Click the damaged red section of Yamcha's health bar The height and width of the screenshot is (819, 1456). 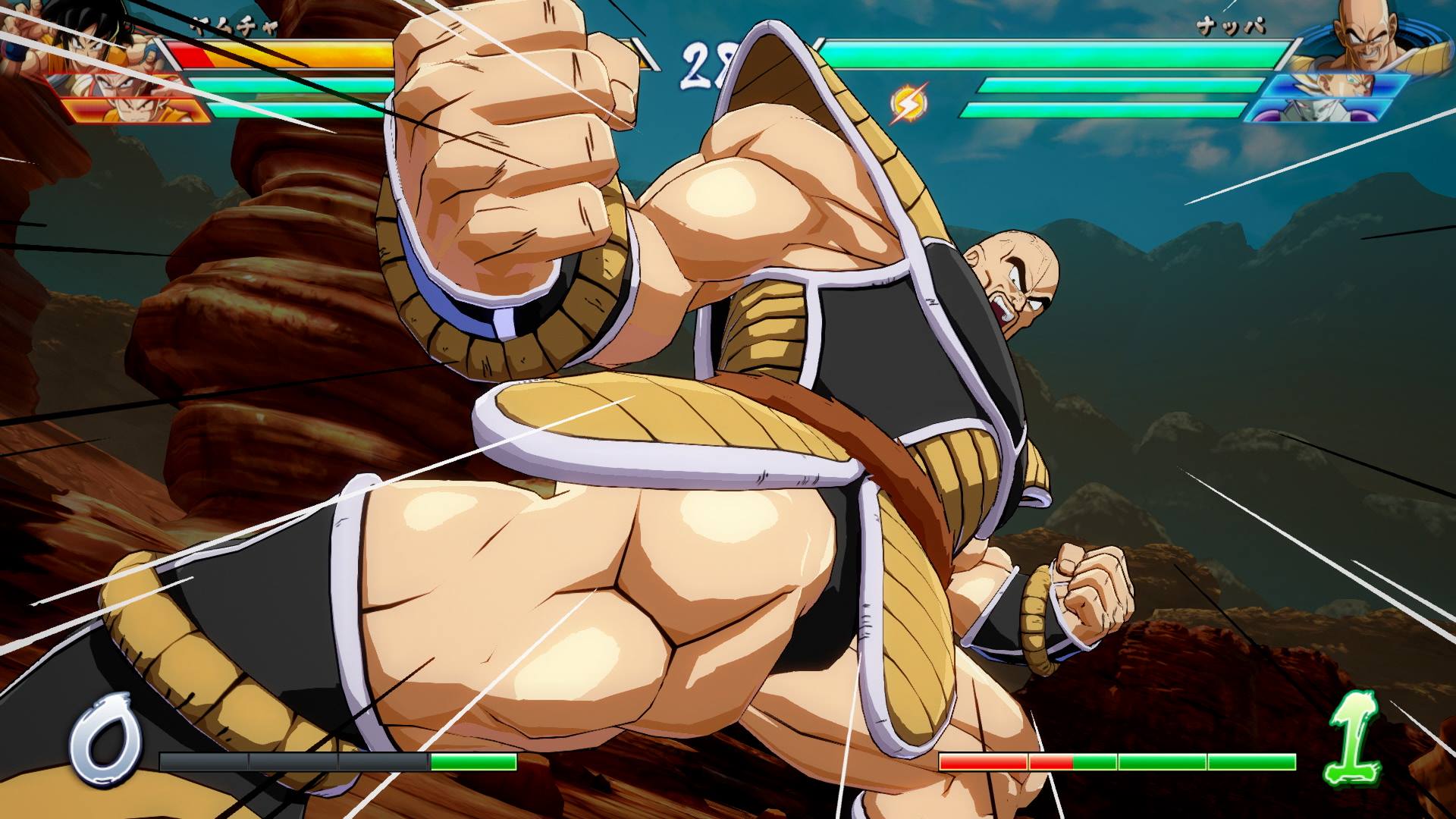click(194, 56)
